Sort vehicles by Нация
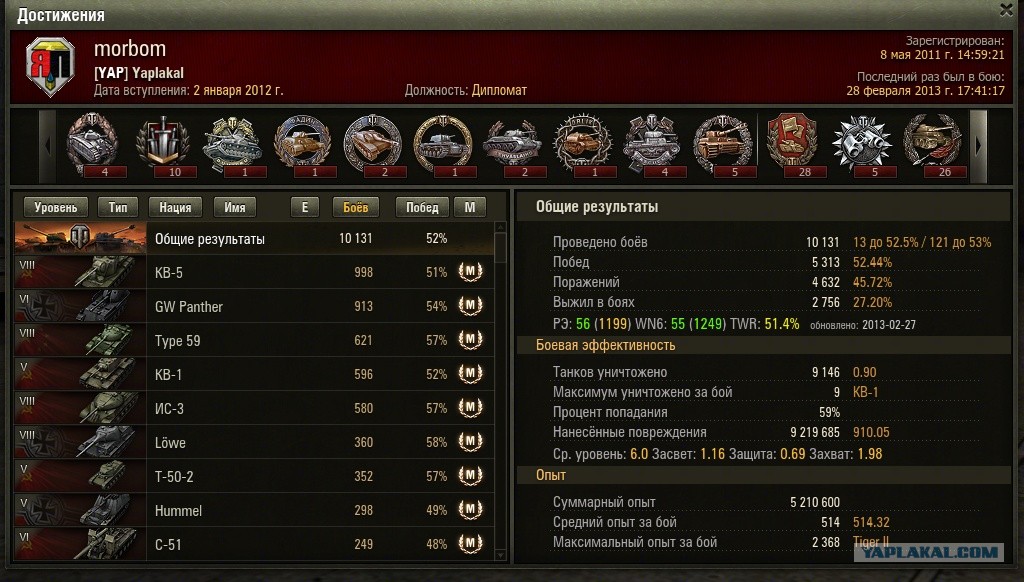 click(x=175, y=208)
